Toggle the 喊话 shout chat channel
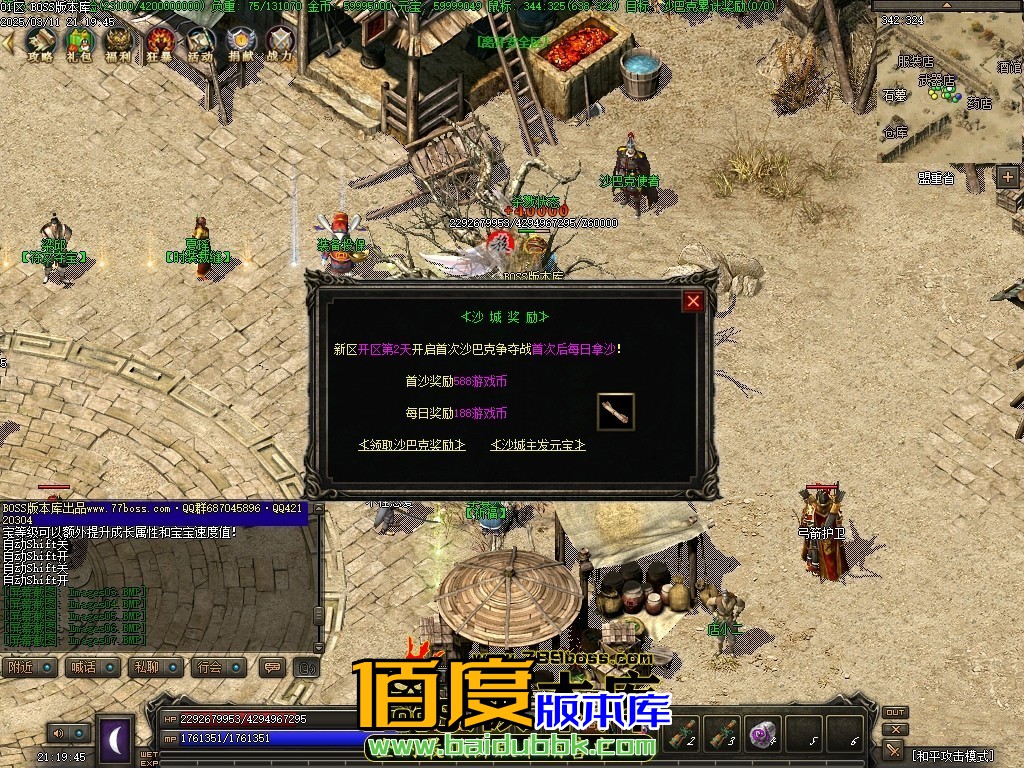Image resolution: width=1024 pixels, height=768 pixels. coord(93,667)
